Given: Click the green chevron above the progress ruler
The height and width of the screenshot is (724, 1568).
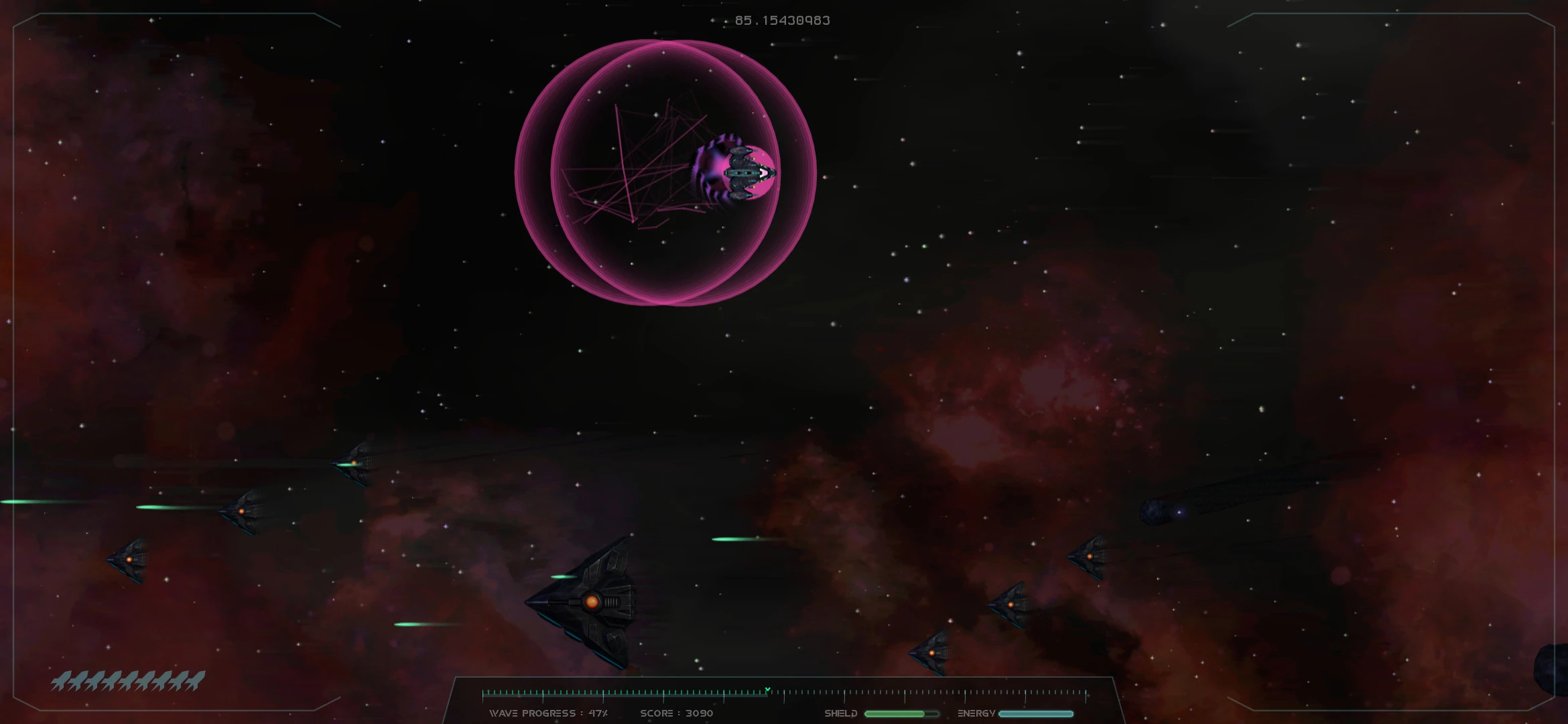Looking at the screenshot, I should pos(767,688).
